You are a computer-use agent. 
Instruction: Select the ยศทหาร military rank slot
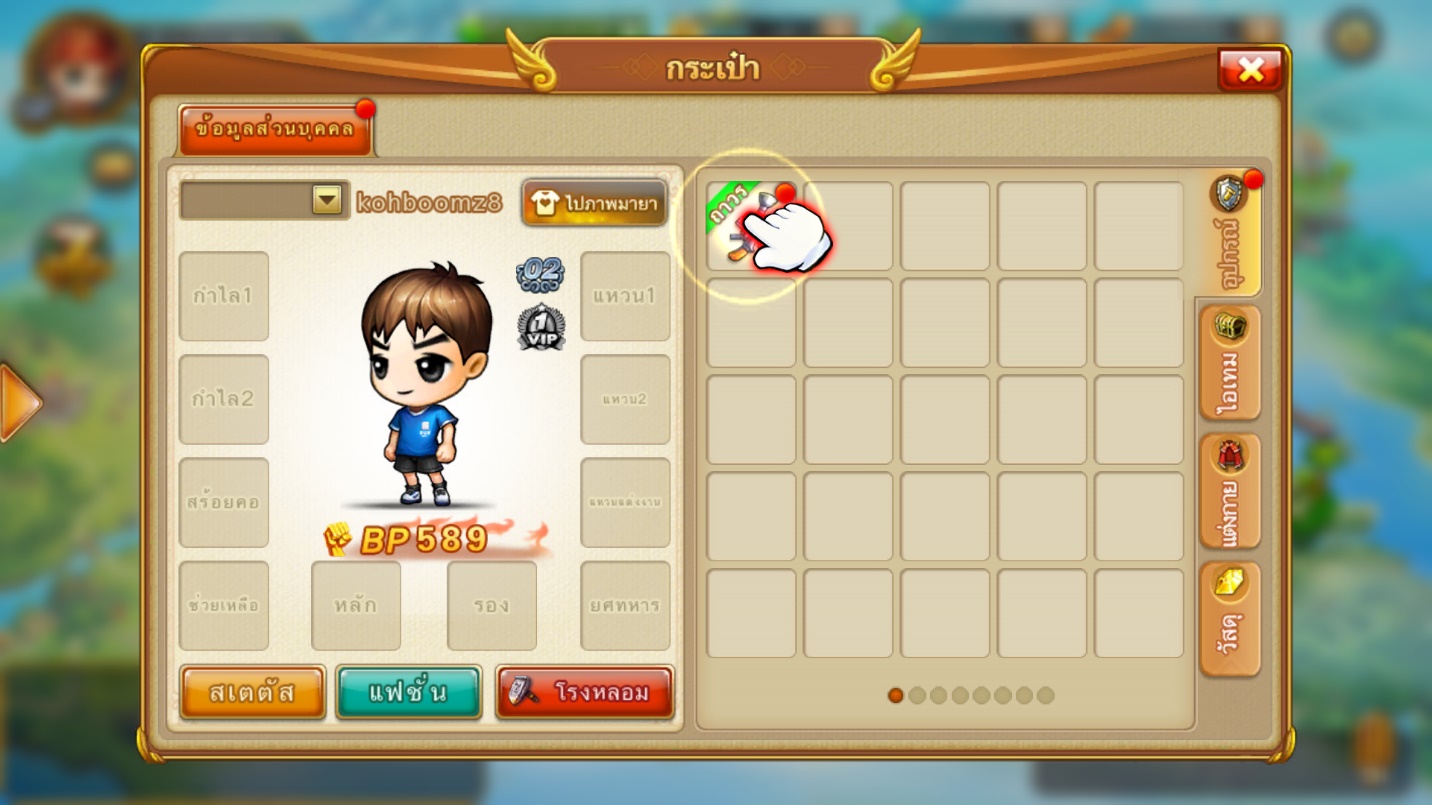625,605
